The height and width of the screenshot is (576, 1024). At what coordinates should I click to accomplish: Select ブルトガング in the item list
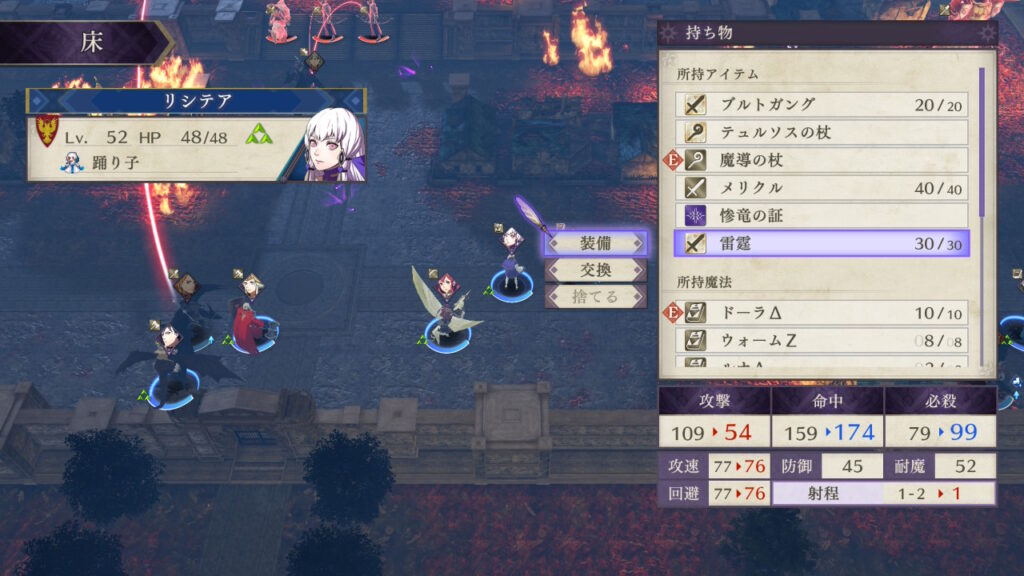coord(822,105)
